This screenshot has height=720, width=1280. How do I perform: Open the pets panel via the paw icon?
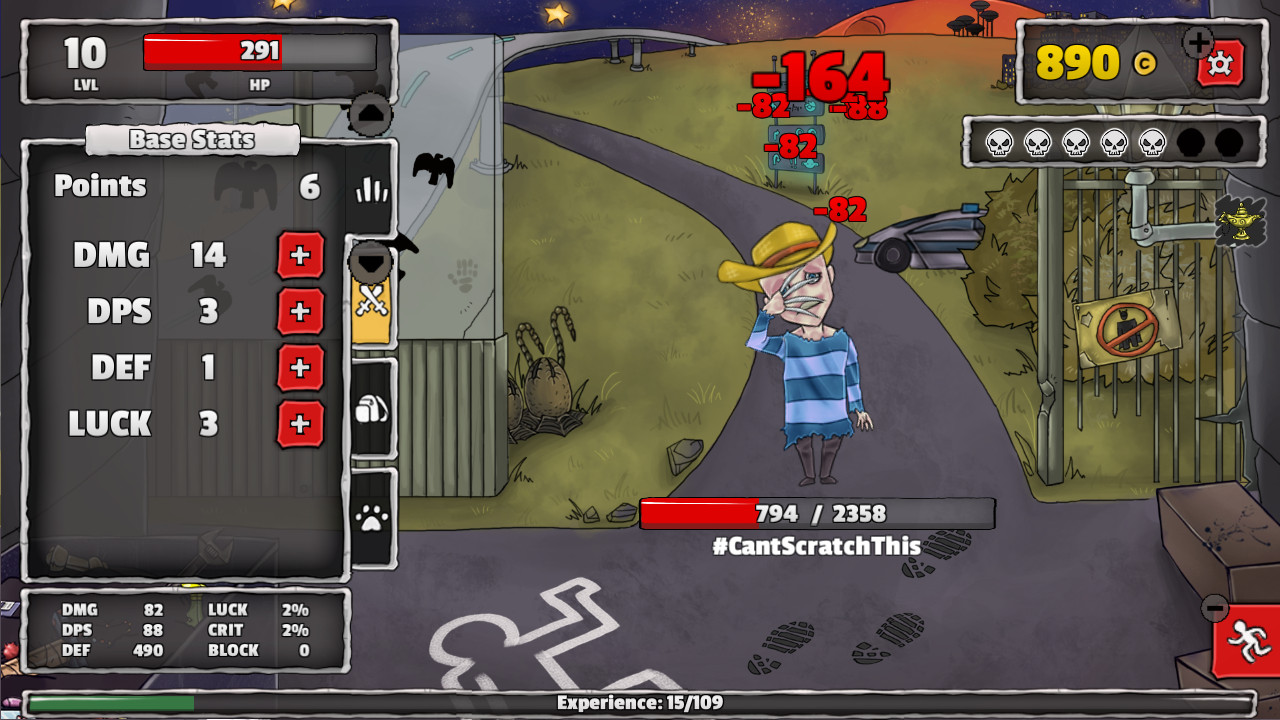371,516
